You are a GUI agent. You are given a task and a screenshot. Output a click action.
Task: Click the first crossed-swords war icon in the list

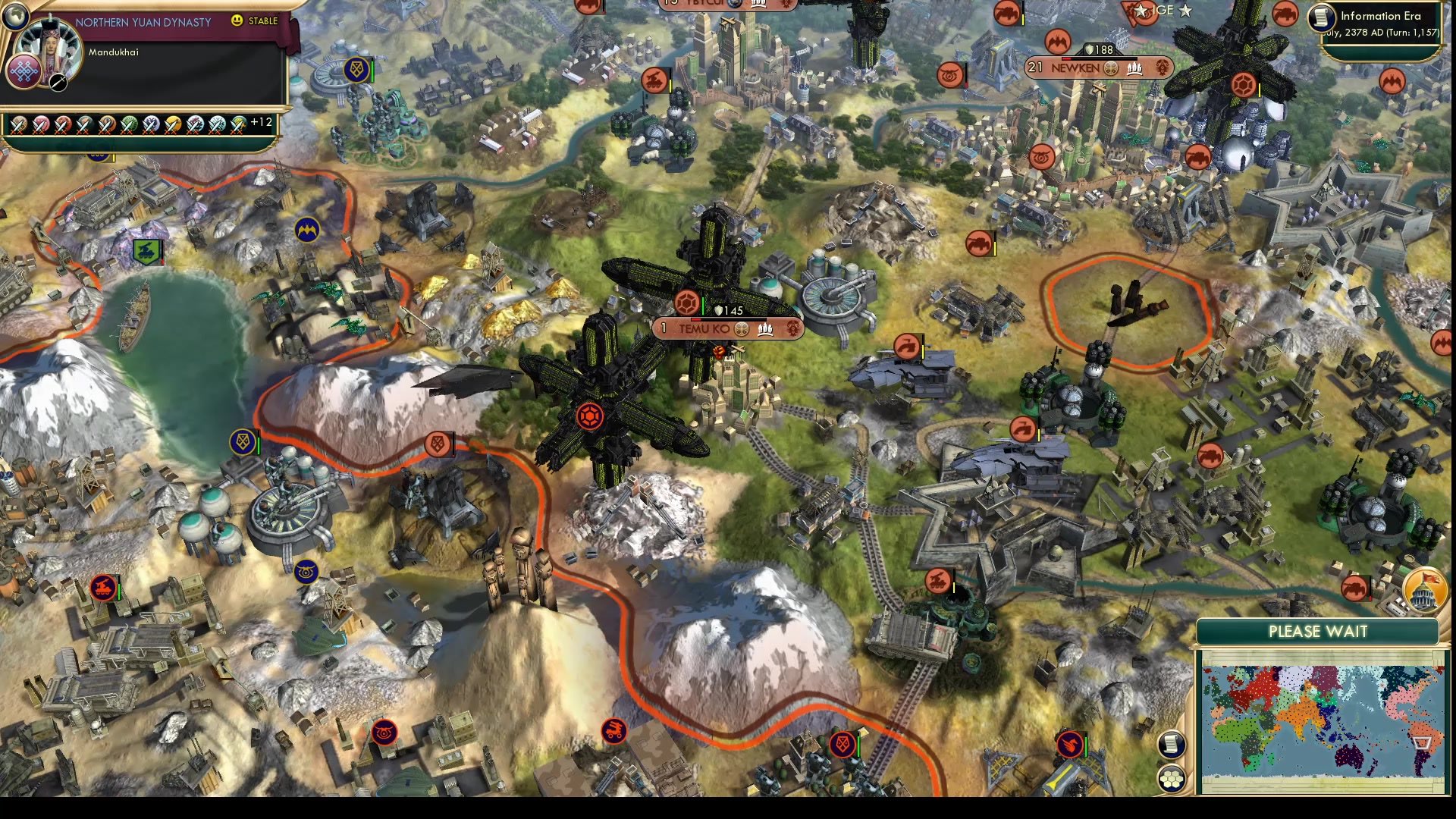(x=19, y=125)
